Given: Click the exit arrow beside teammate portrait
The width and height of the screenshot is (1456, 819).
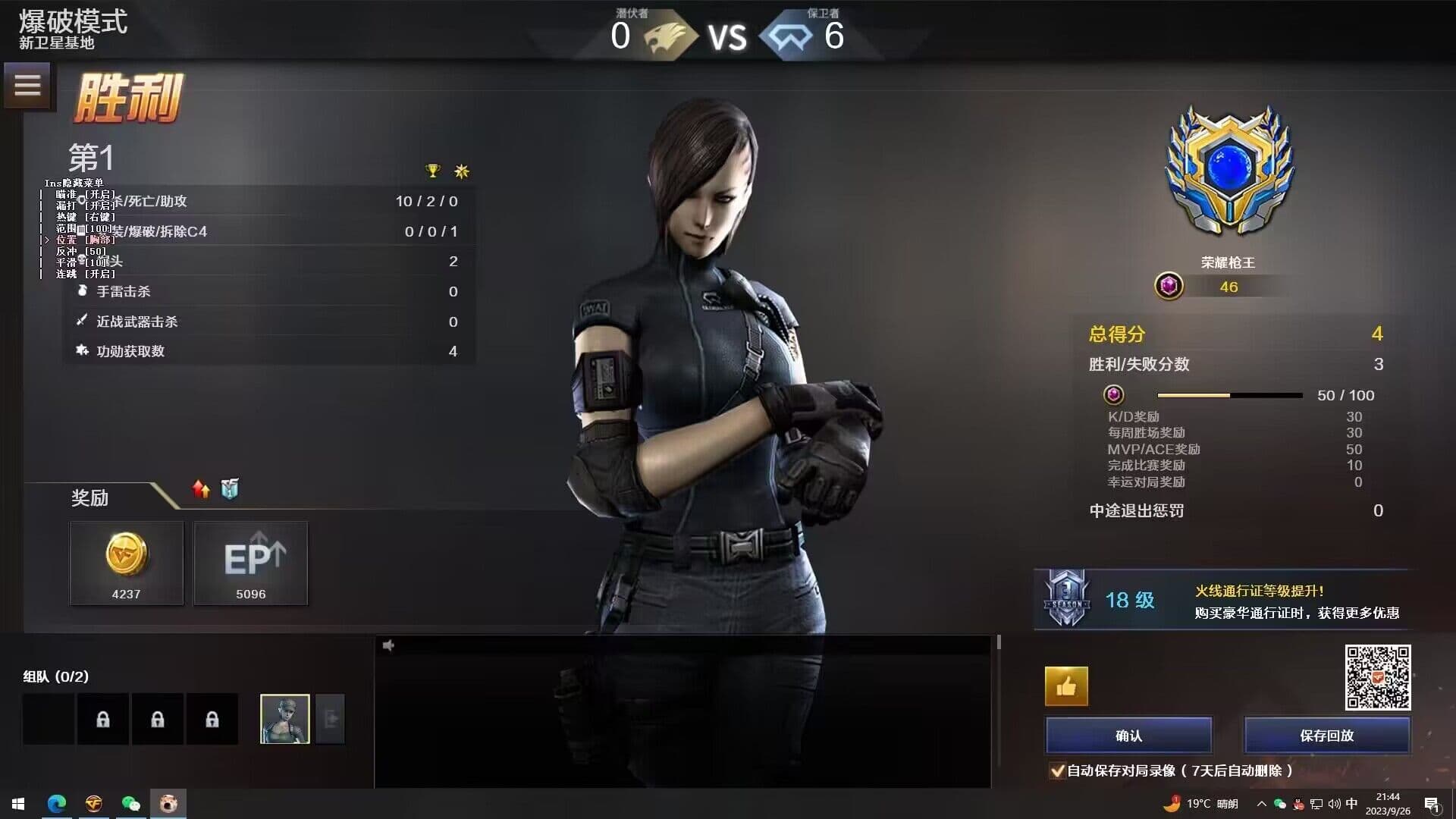Looking at the screenshot, I should point(331,719).
